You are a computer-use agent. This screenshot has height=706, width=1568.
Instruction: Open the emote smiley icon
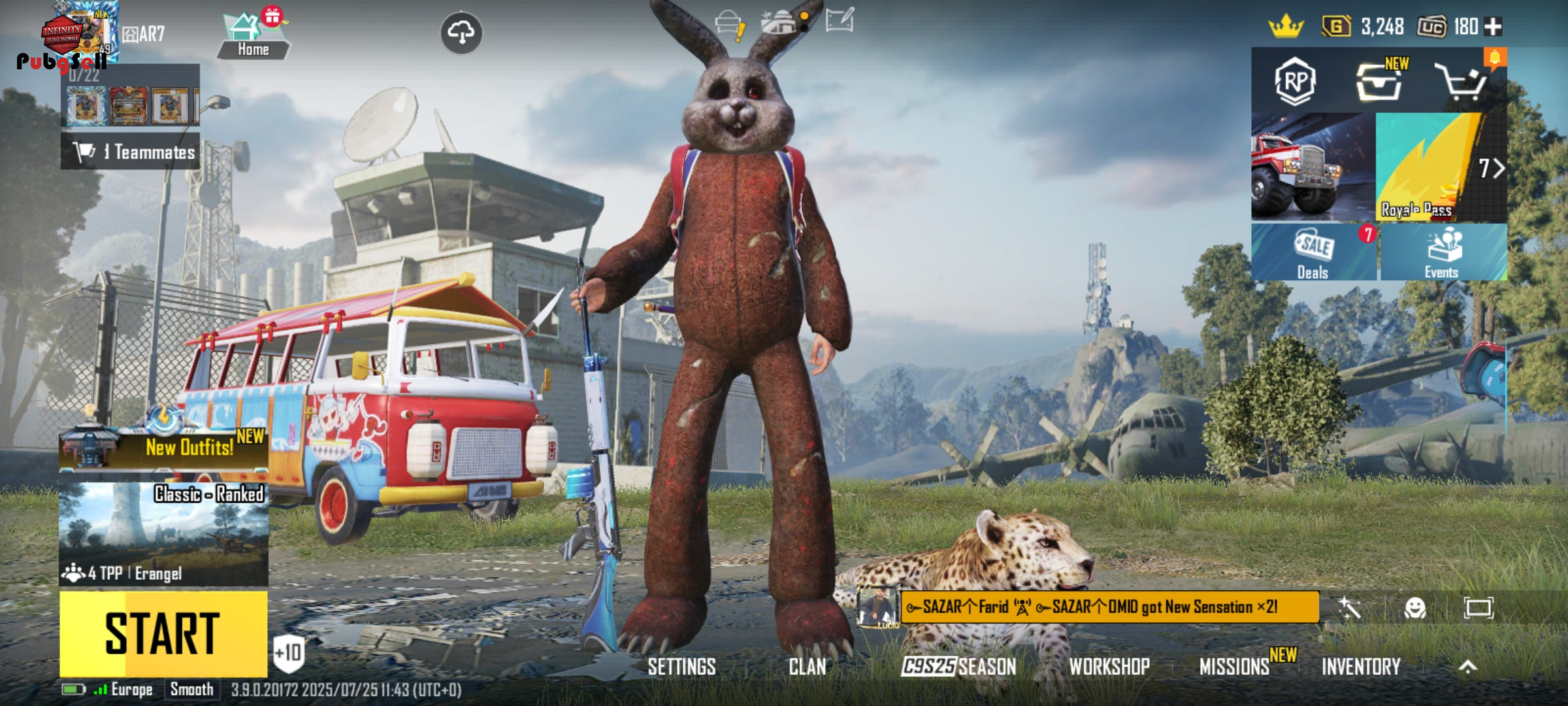(1414, 609)
